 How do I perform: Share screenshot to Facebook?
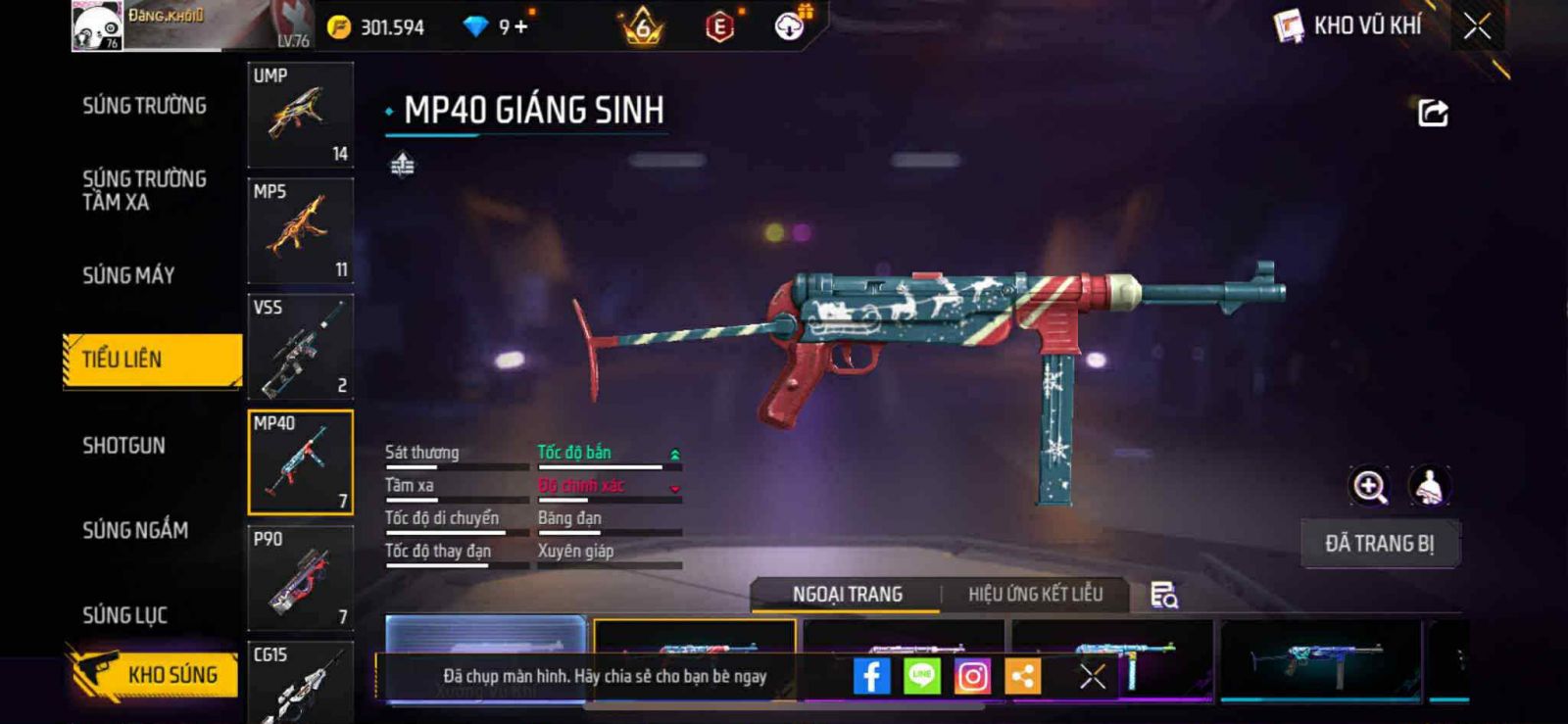[871, 676]
